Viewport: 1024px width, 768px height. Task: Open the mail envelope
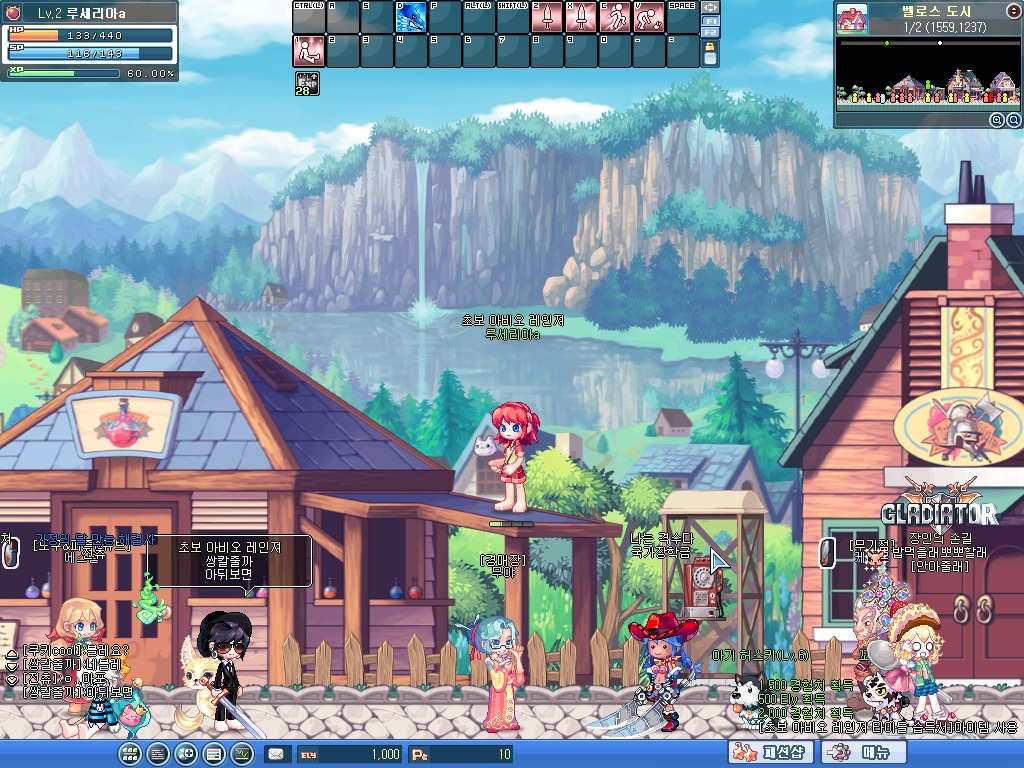(x=275, y=754)
